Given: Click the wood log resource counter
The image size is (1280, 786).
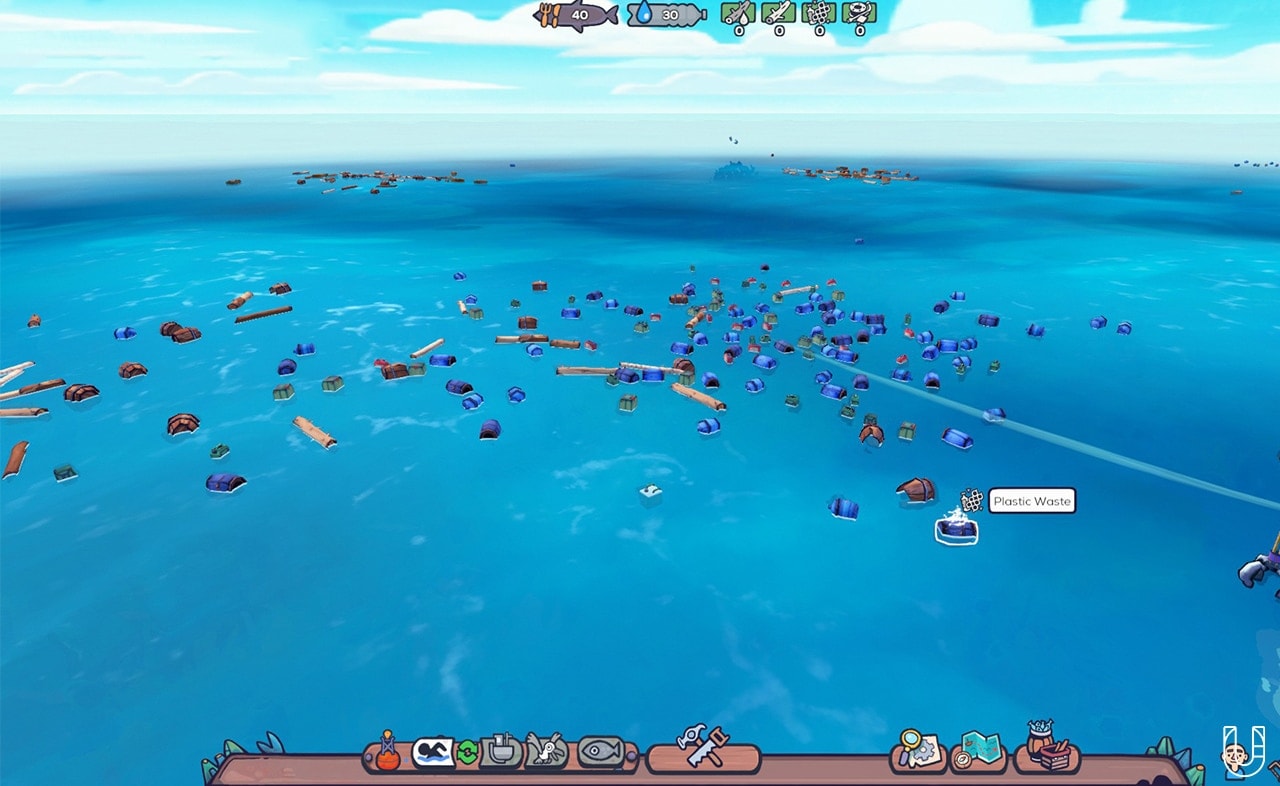Looking at the screenshot, I should point(776,14).
